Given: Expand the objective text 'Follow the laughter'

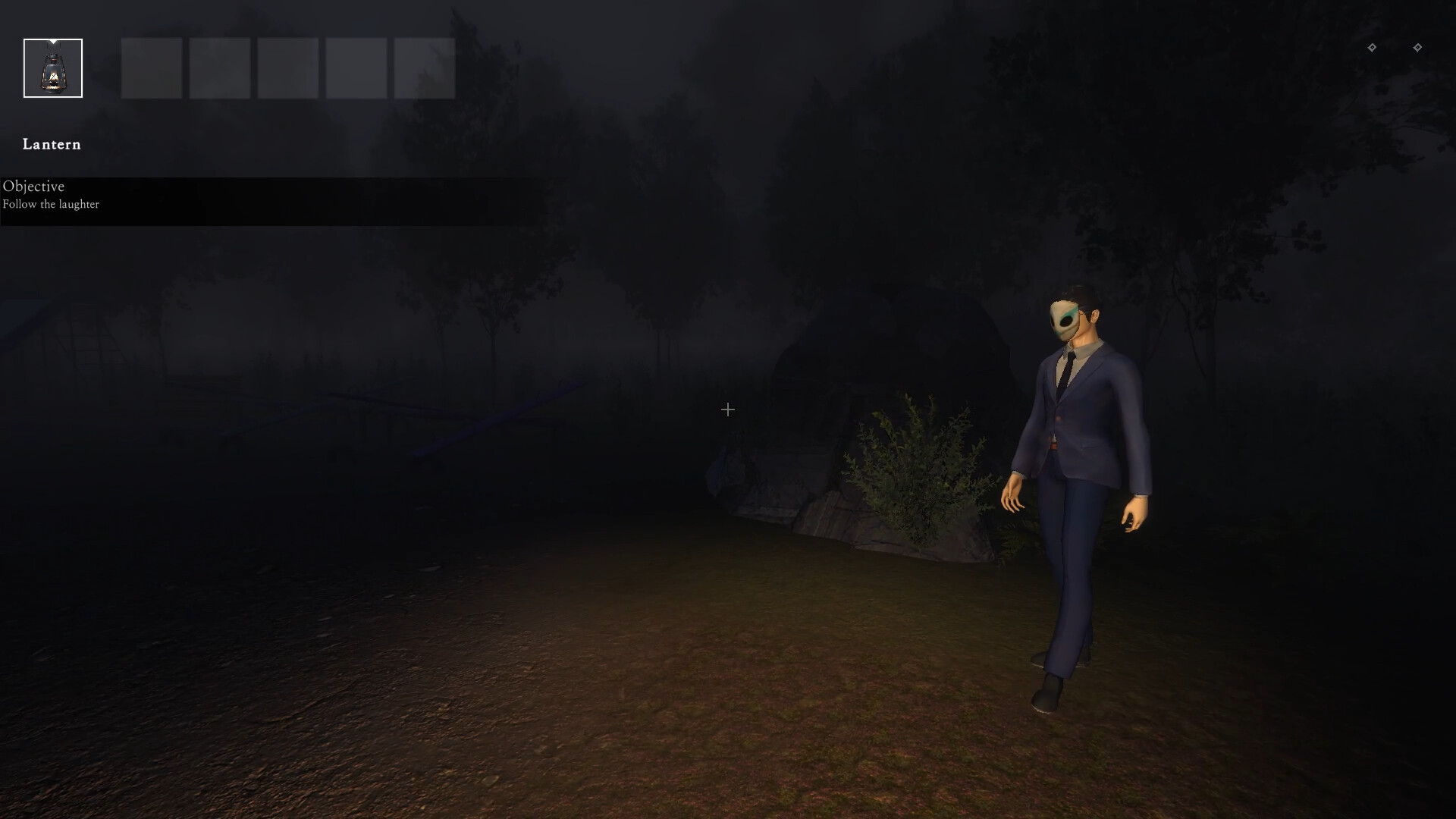Looking at the screenshot, I should (51, 204).
